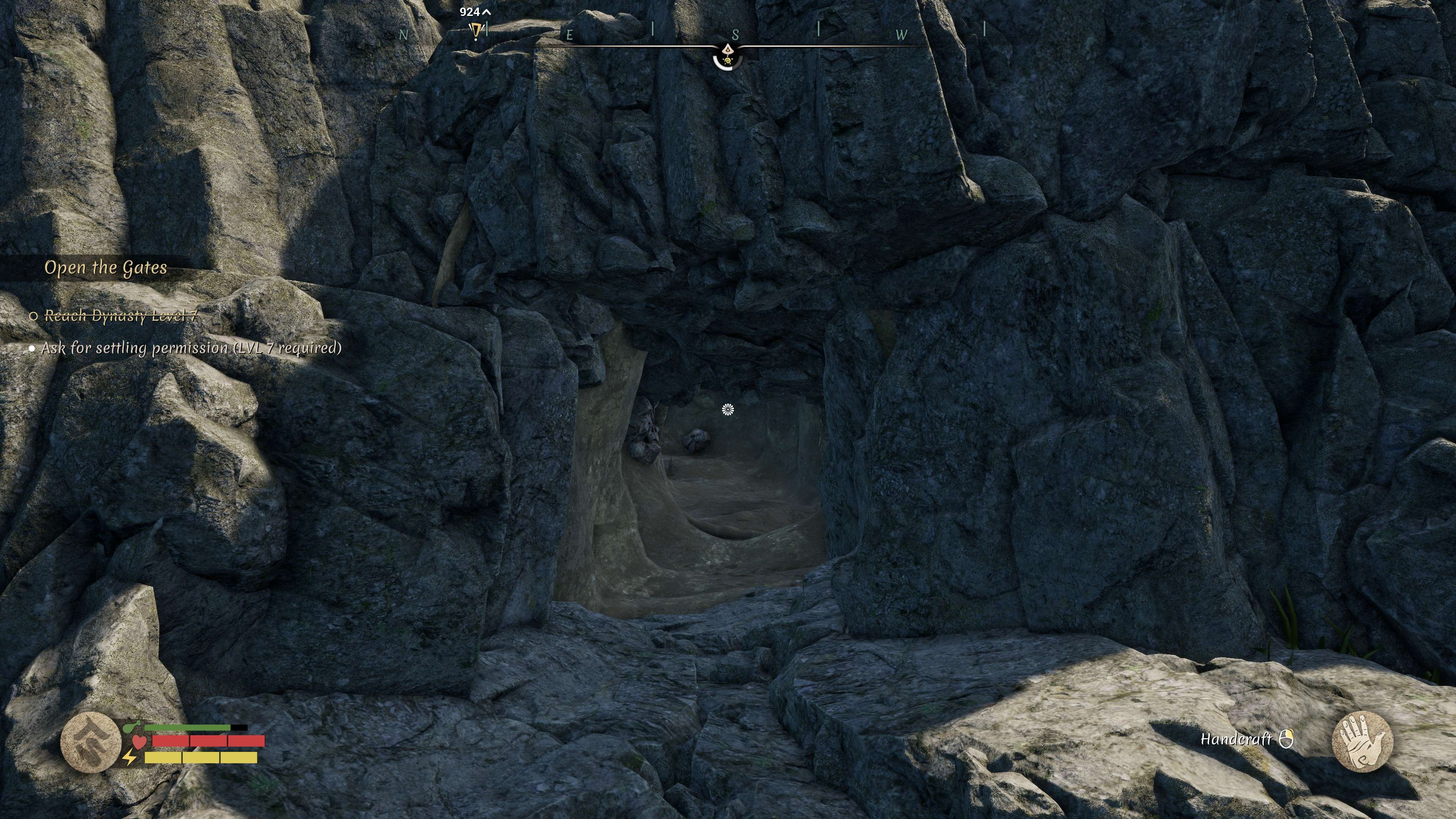Select the yellow quest marker on the compass
Viewport: 1456px width, 819px height.
point(477,30)
